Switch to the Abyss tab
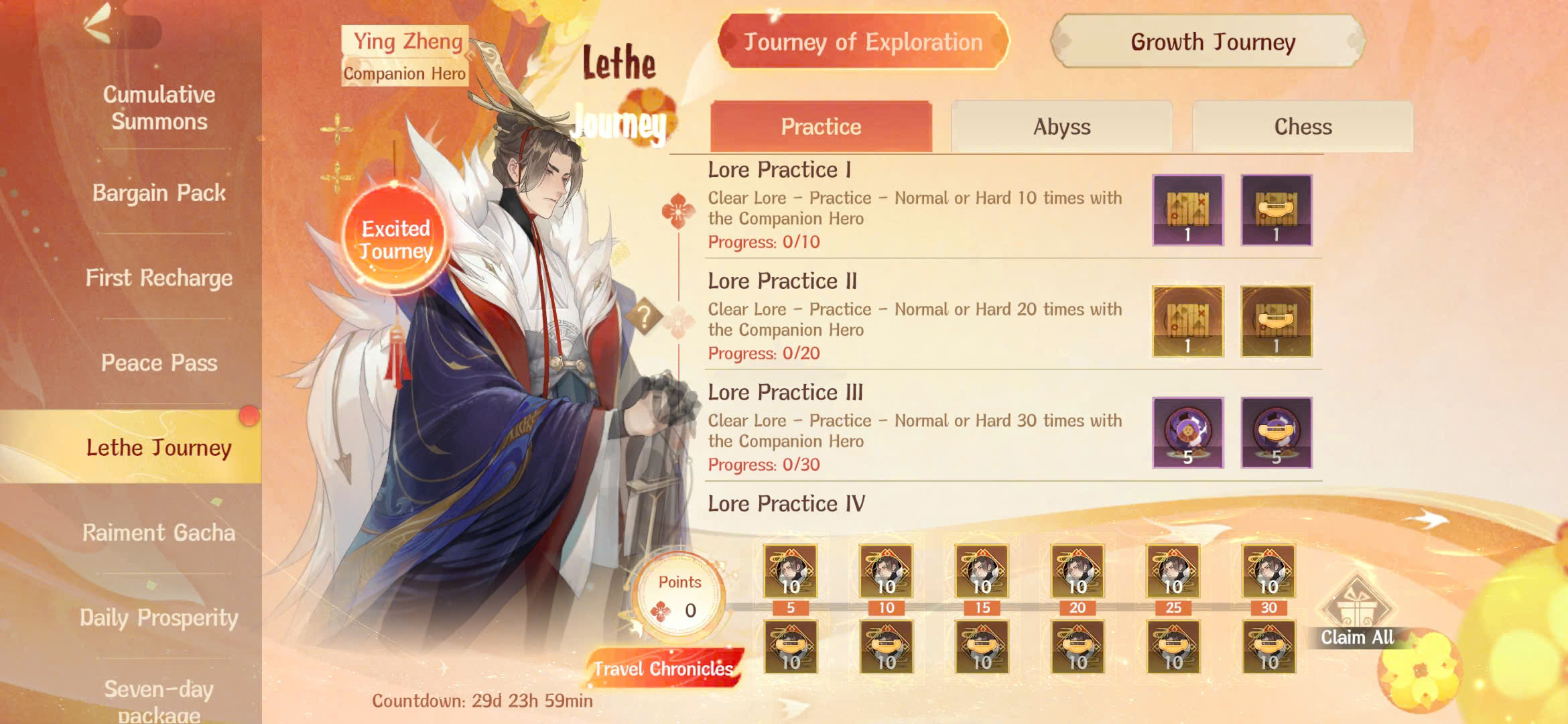1568x724 pixels. pos(1060,125)
